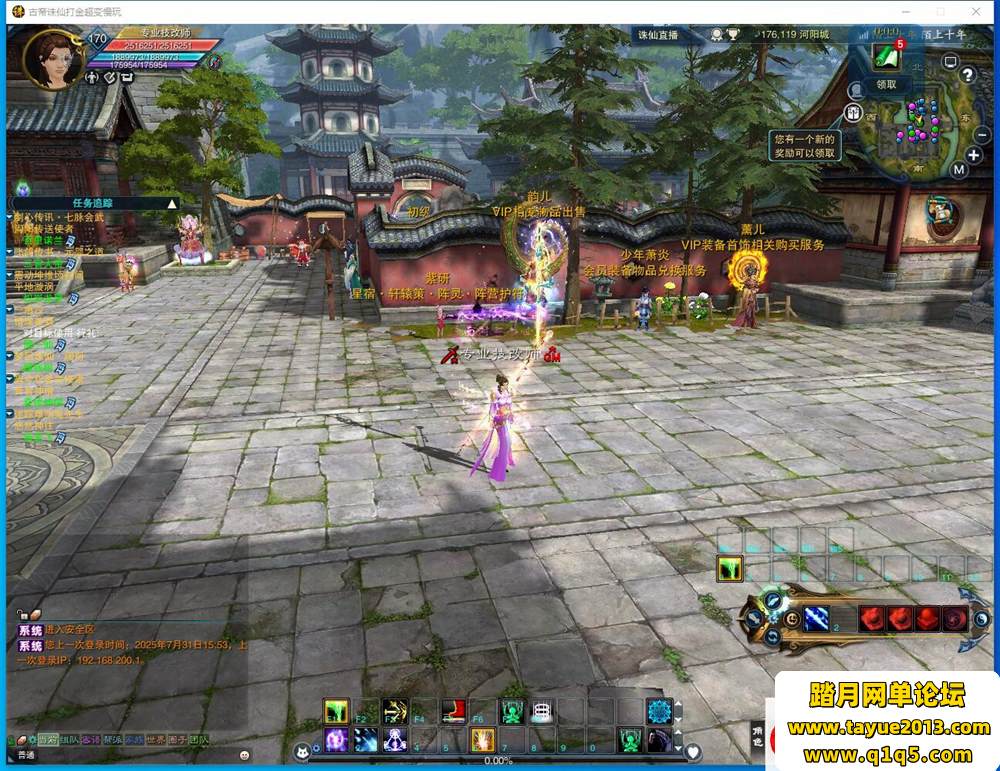Claim the reward with the 领取 button
This screenshot has height=771, width=1000.
[887, 85]
